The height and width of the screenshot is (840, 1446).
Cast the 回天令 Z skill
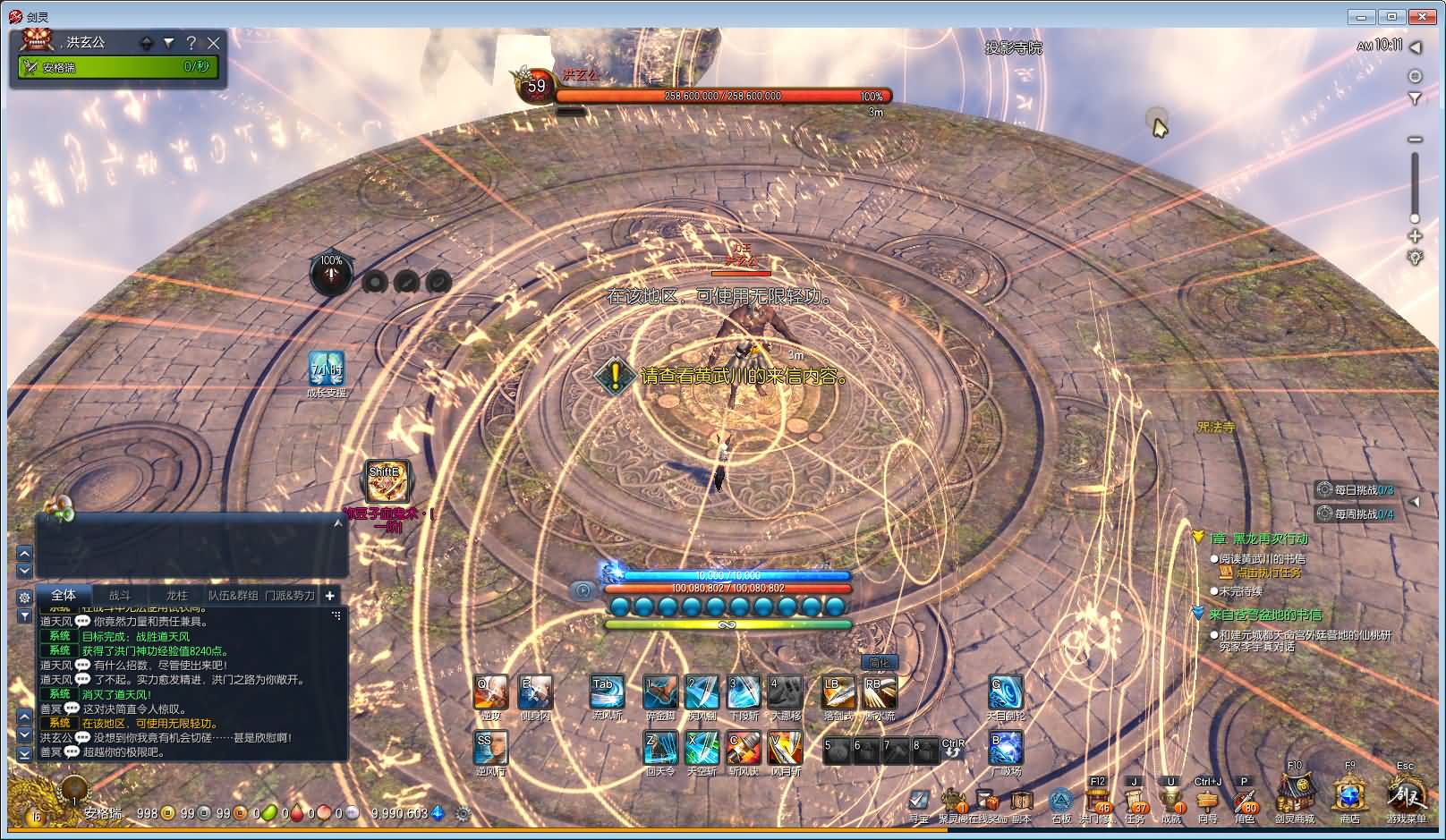pyautogui.click(x=660, y=748)
